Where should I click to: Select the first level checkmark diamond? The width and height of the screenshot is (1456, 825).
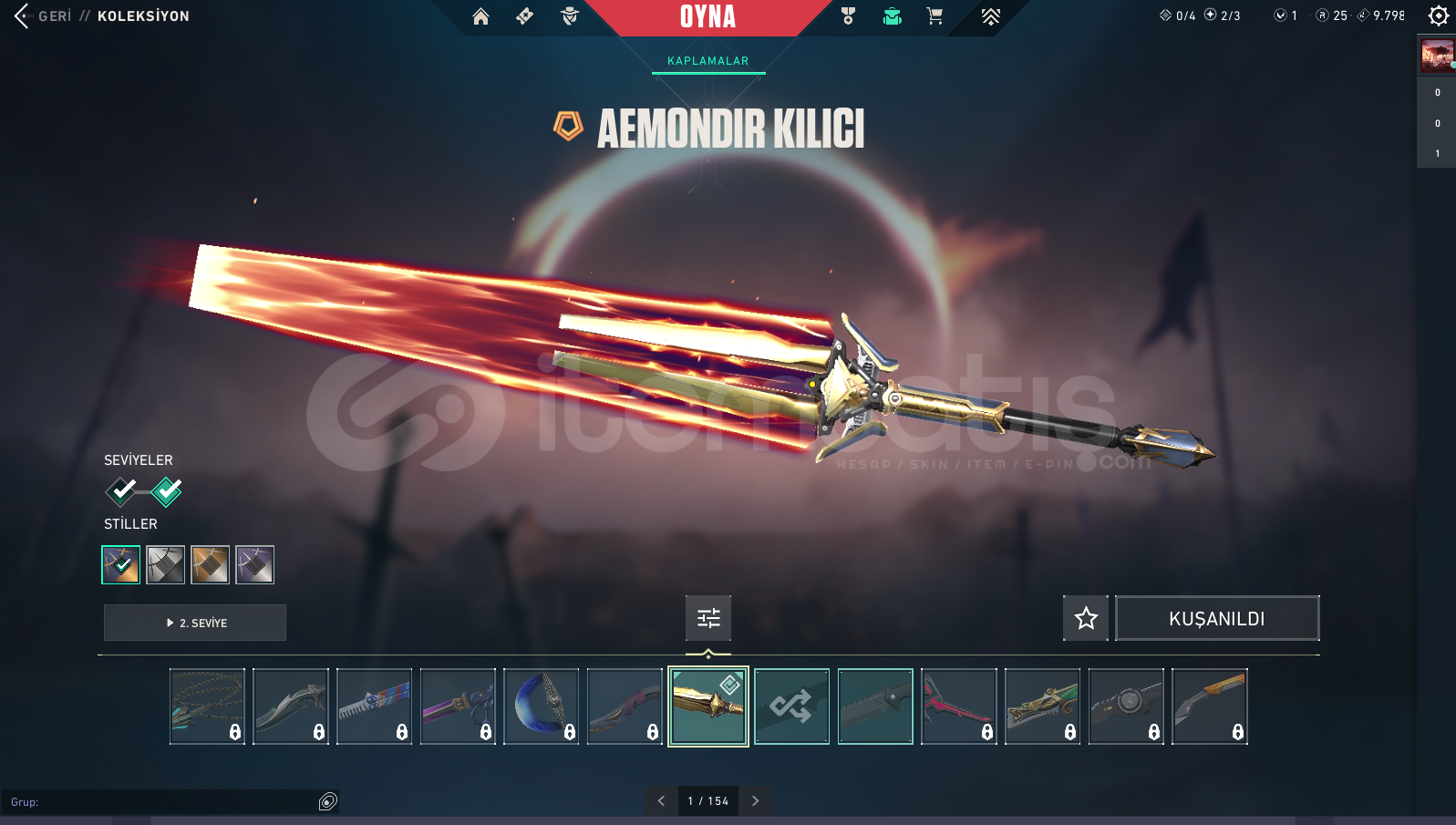pyautogui.click(x=122, y=491)
